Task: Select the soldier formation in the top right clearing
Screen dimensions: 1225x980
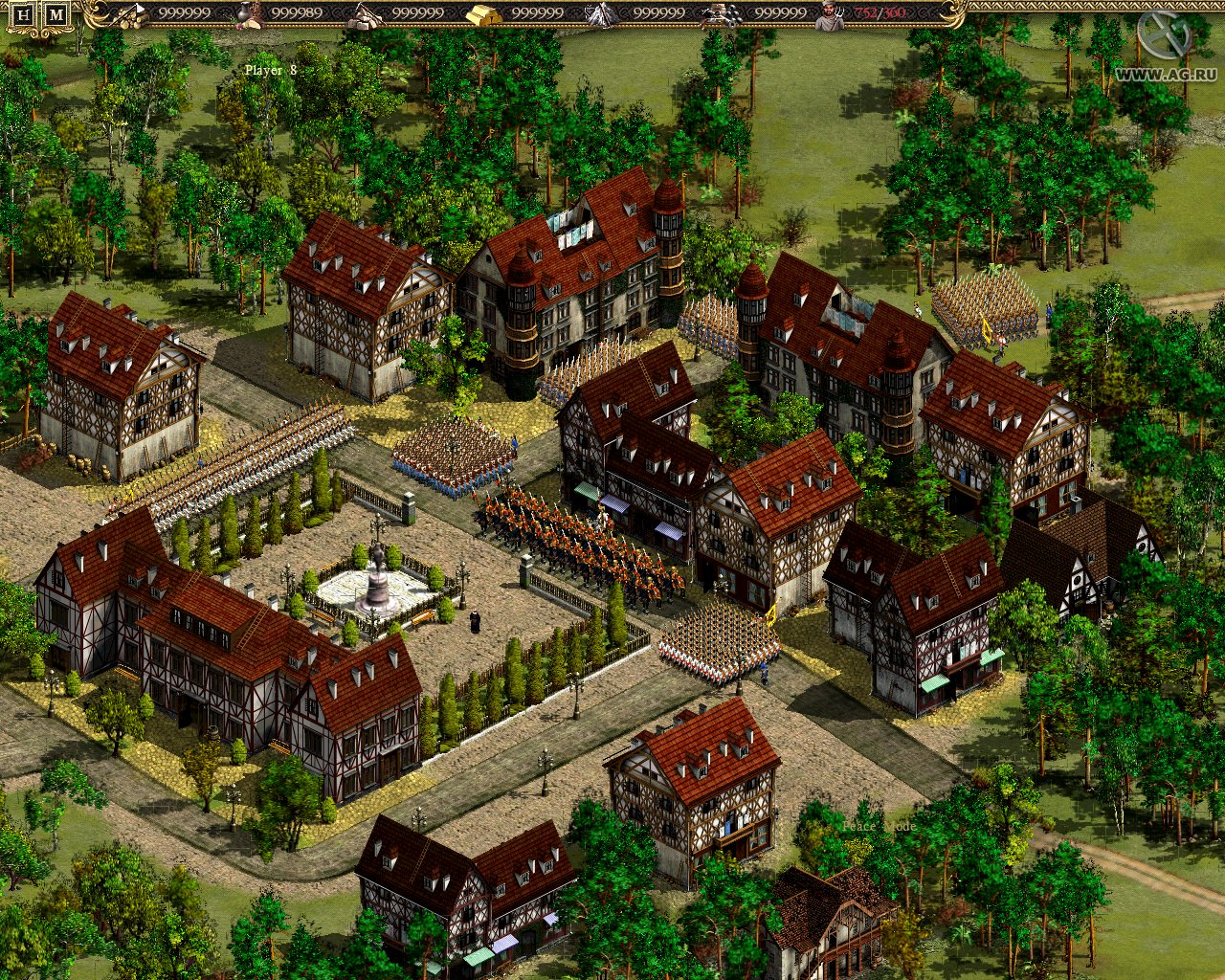Action: [986, 306]
